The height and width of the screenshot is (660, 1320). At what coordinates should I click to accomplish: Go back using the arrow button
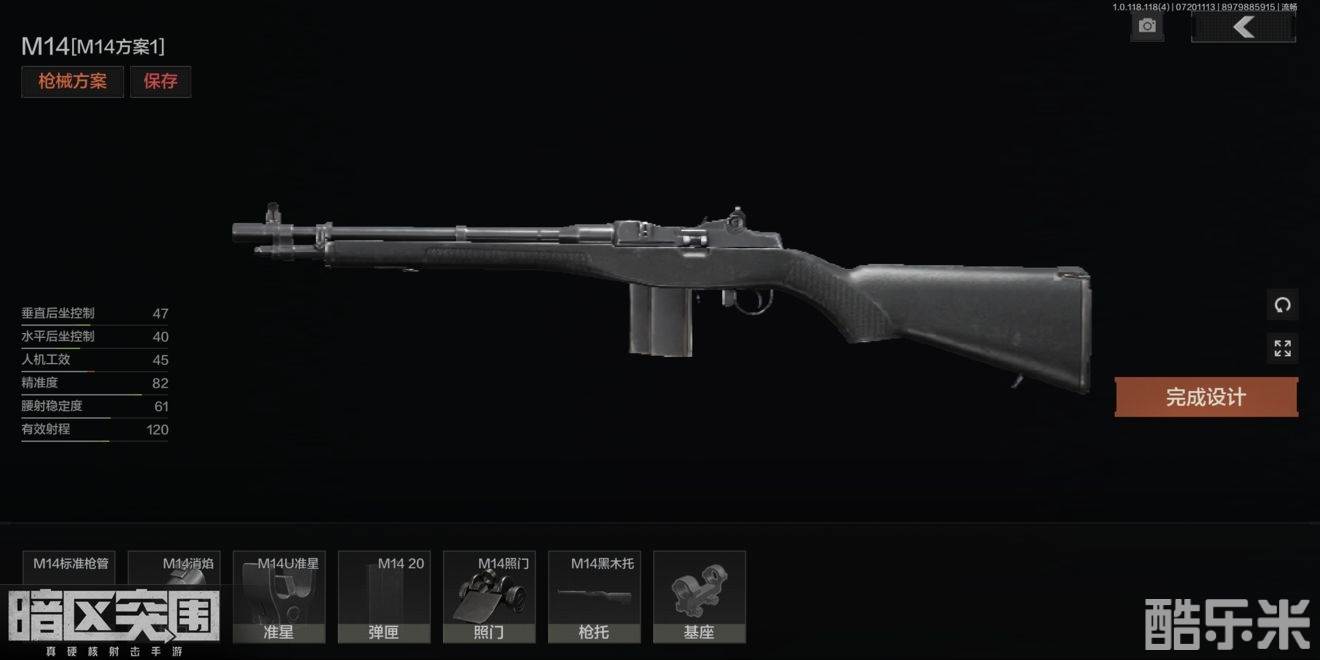(1243, 27)
